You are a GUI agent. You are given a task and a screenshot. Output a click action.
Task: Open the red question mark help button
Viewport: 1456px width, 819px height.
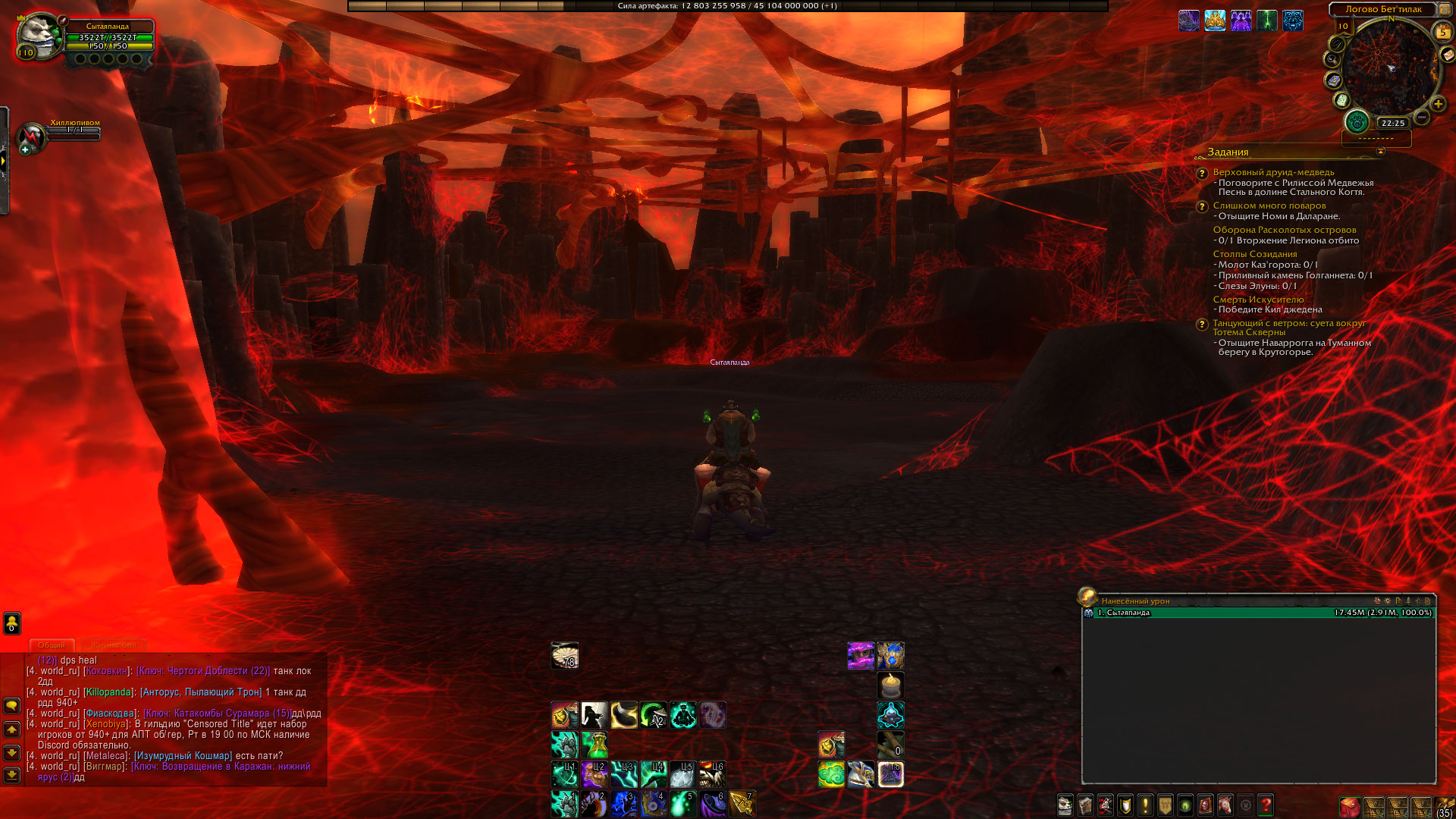tap(1265, 805)
